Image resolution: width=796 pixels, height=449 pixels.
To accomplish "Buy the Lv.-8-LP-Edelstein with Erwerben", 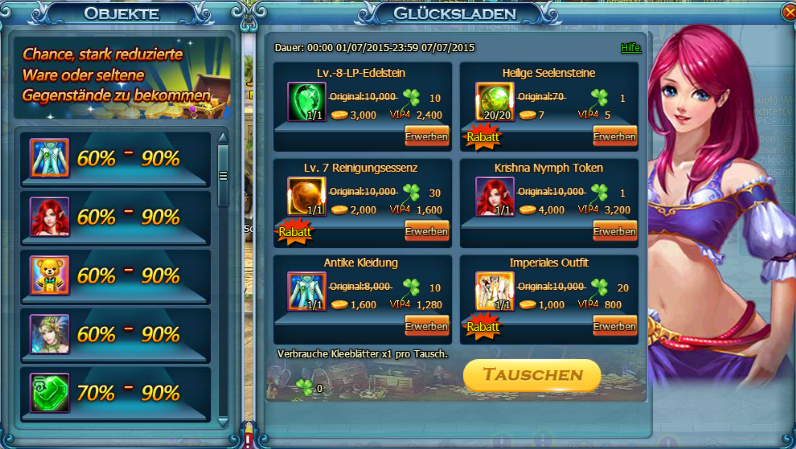I will 426,136.
